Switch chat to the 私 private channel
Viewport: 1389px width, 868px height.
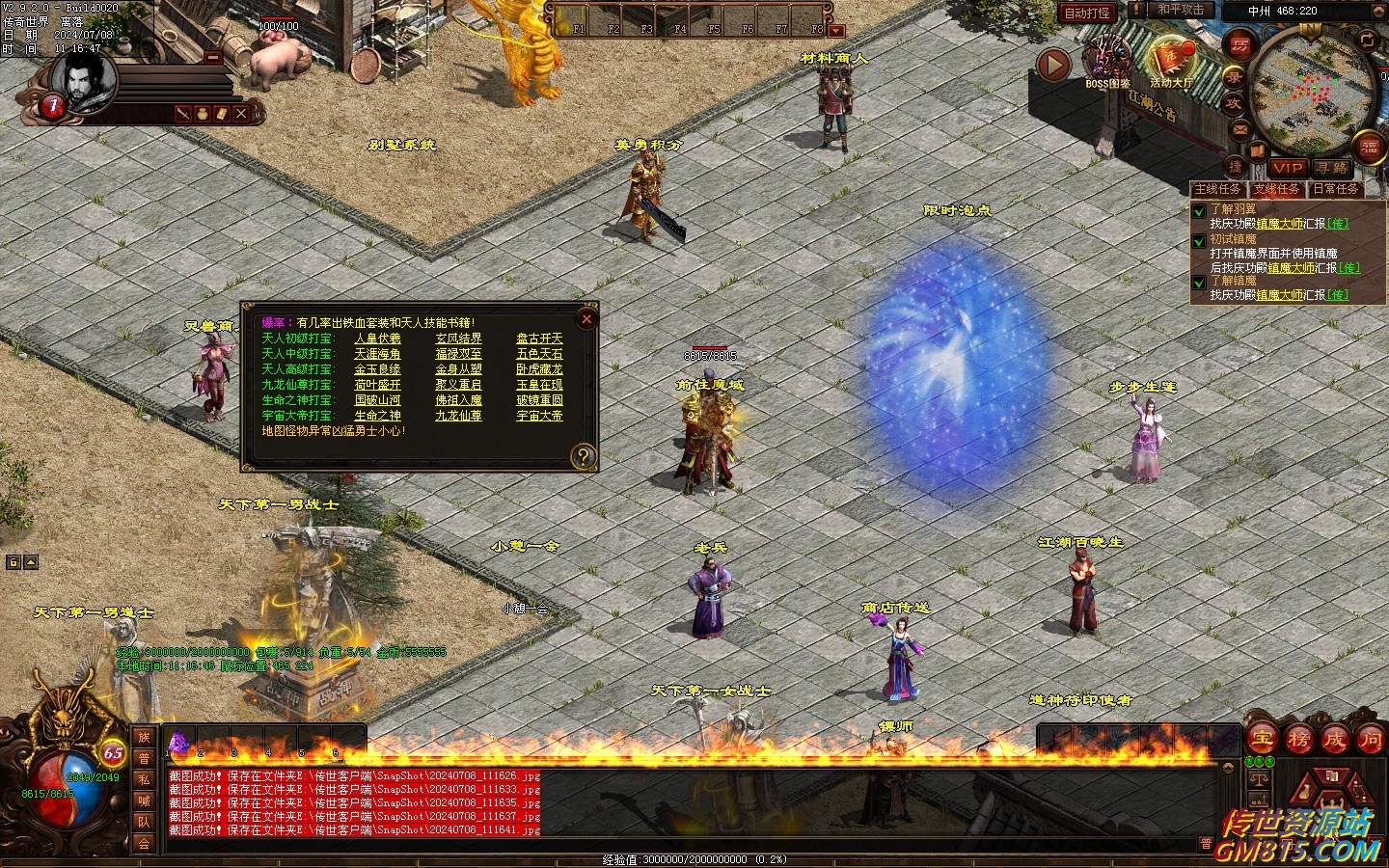tap(144, 779)
